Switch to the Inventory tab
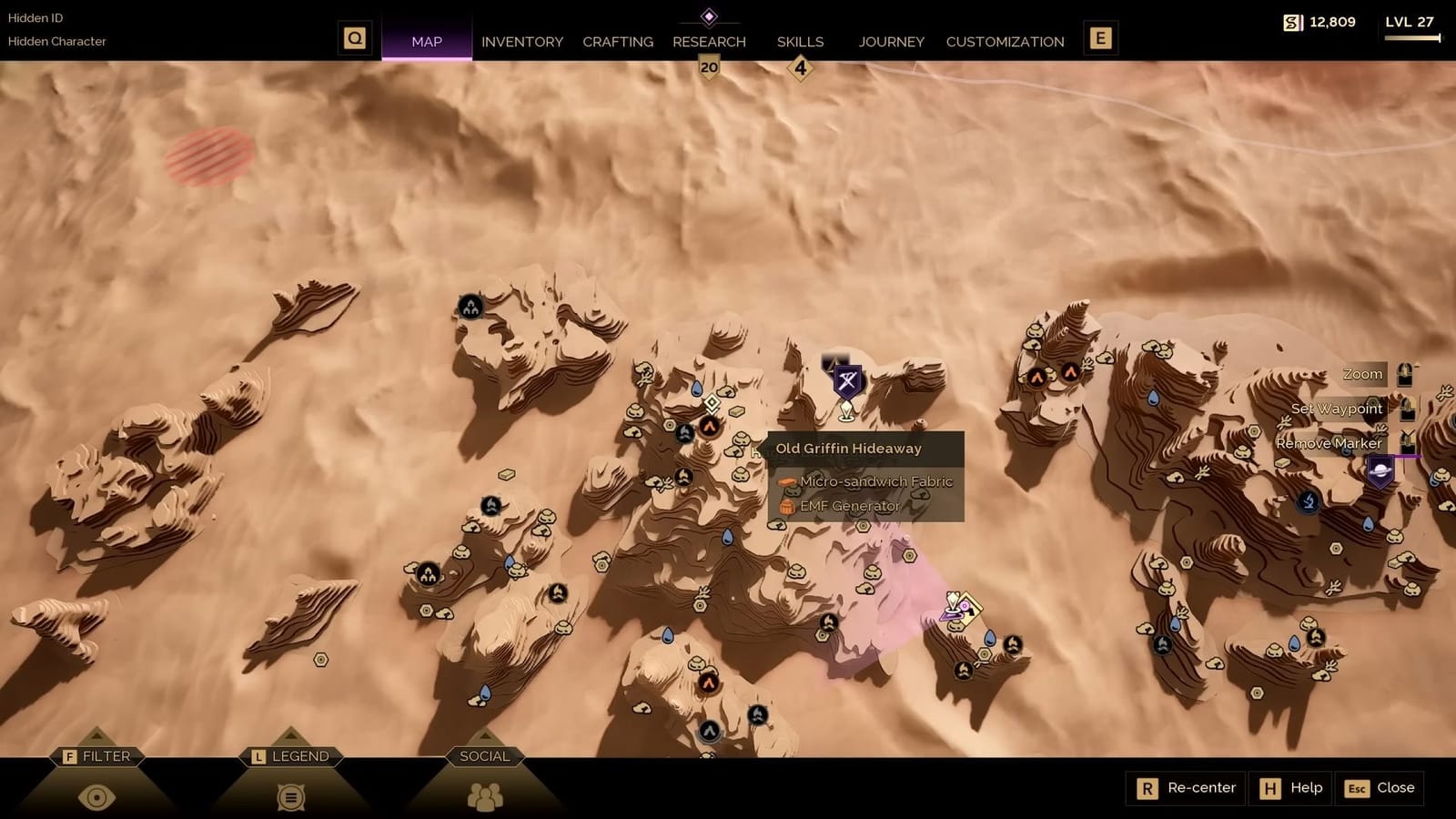 (x=522, y=41)
